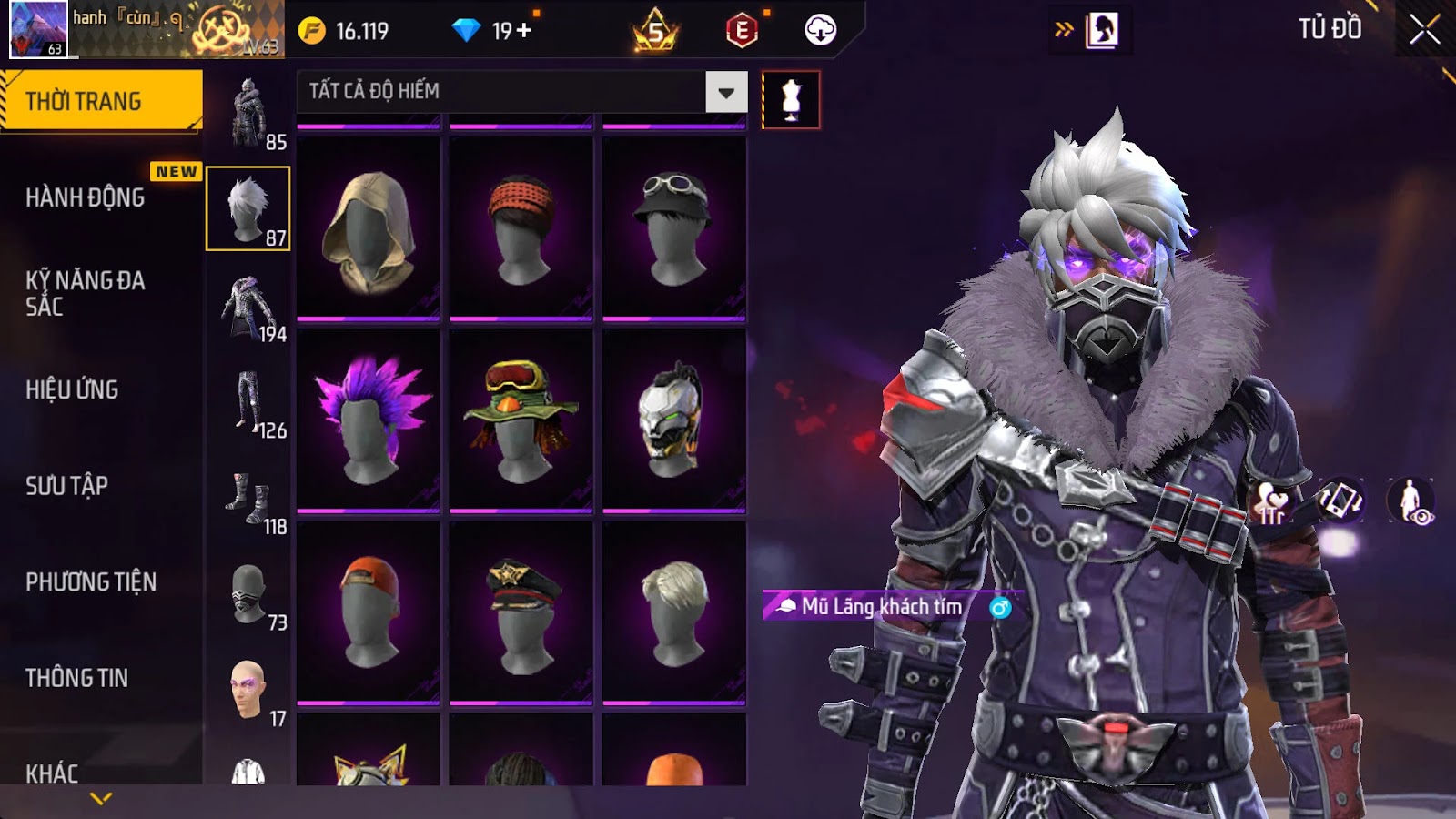
Task: Open the player profile avatar
Action: click(x=38, y=29)
